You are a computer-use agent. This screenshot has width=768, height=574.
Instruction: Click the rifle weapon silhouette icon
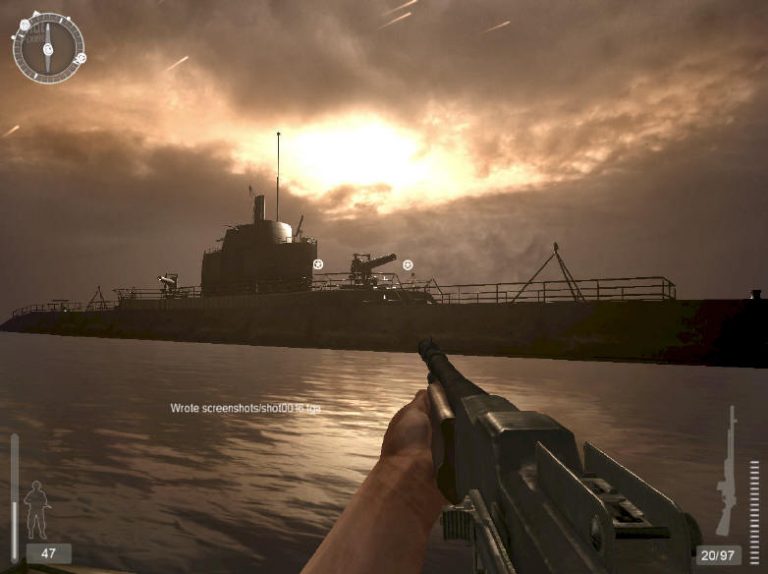click(727, 471)
